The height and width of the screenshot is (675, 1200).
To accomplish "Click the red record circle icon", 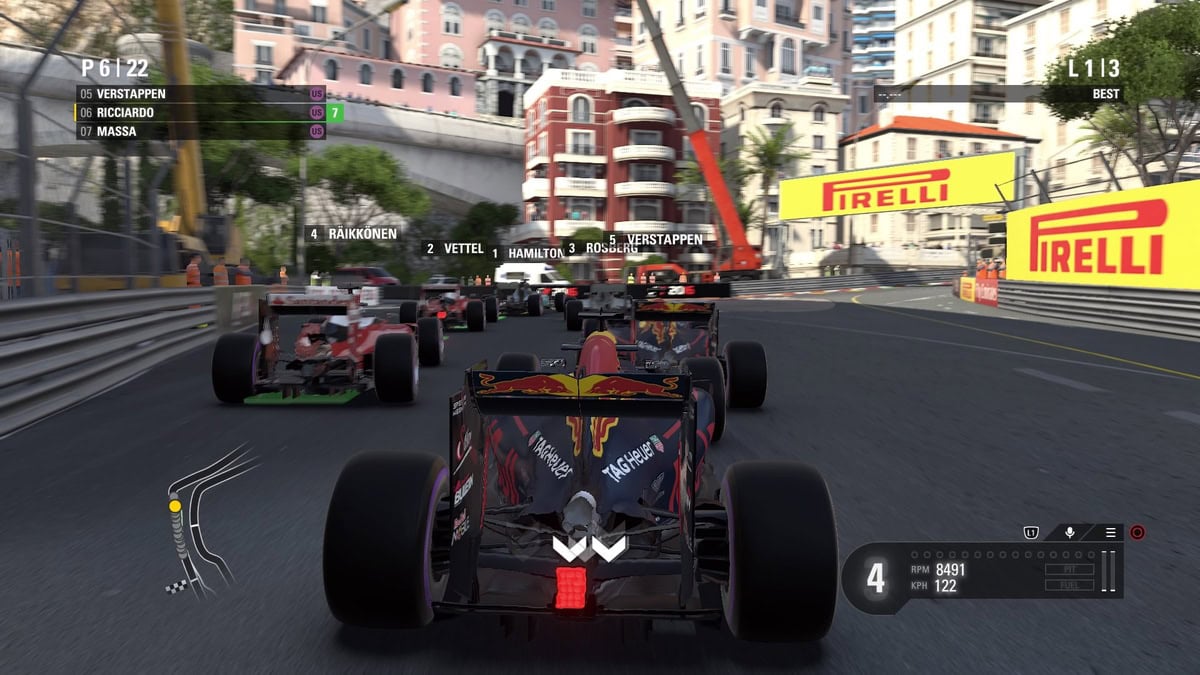I will pyautogui.click(x=1137, y=533).
